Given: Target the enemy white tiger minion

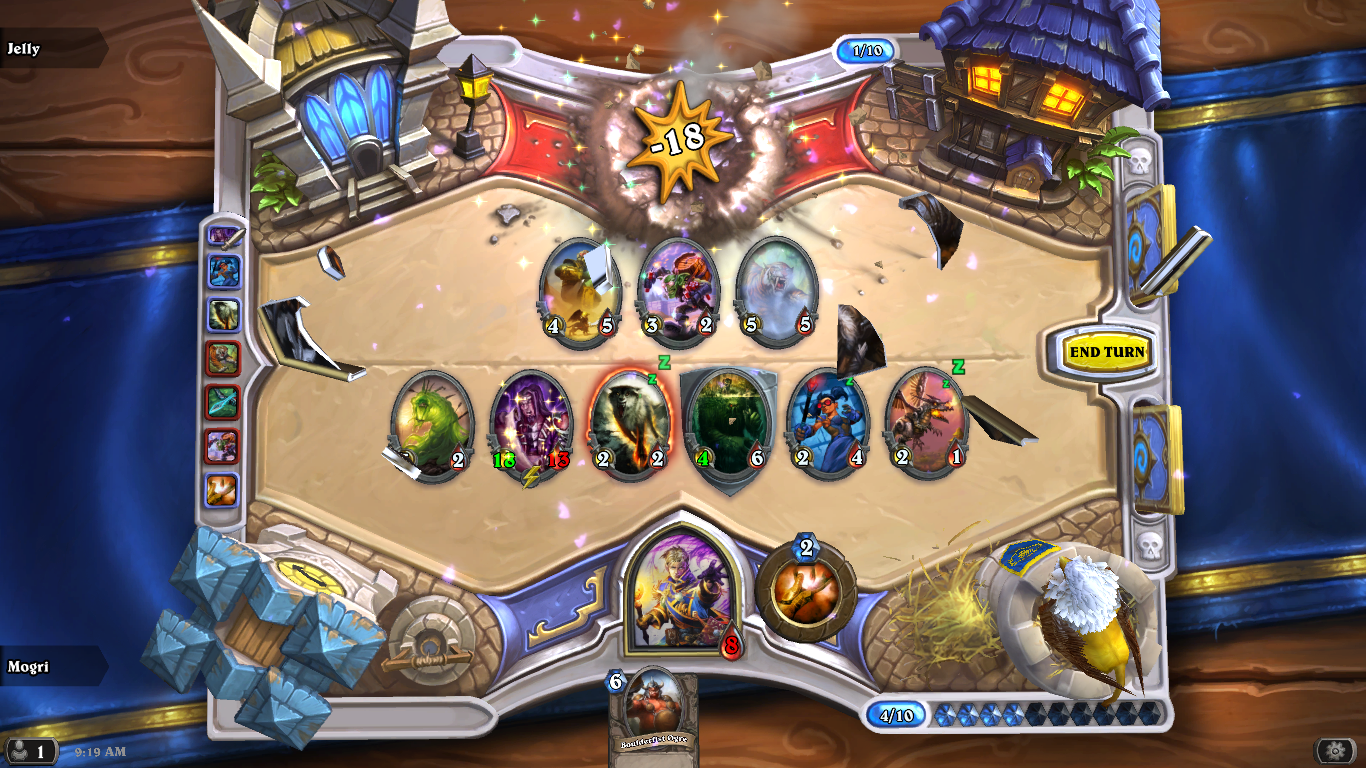Looking at the screenshot, I should pyautogui.click(x=777, y=292).
